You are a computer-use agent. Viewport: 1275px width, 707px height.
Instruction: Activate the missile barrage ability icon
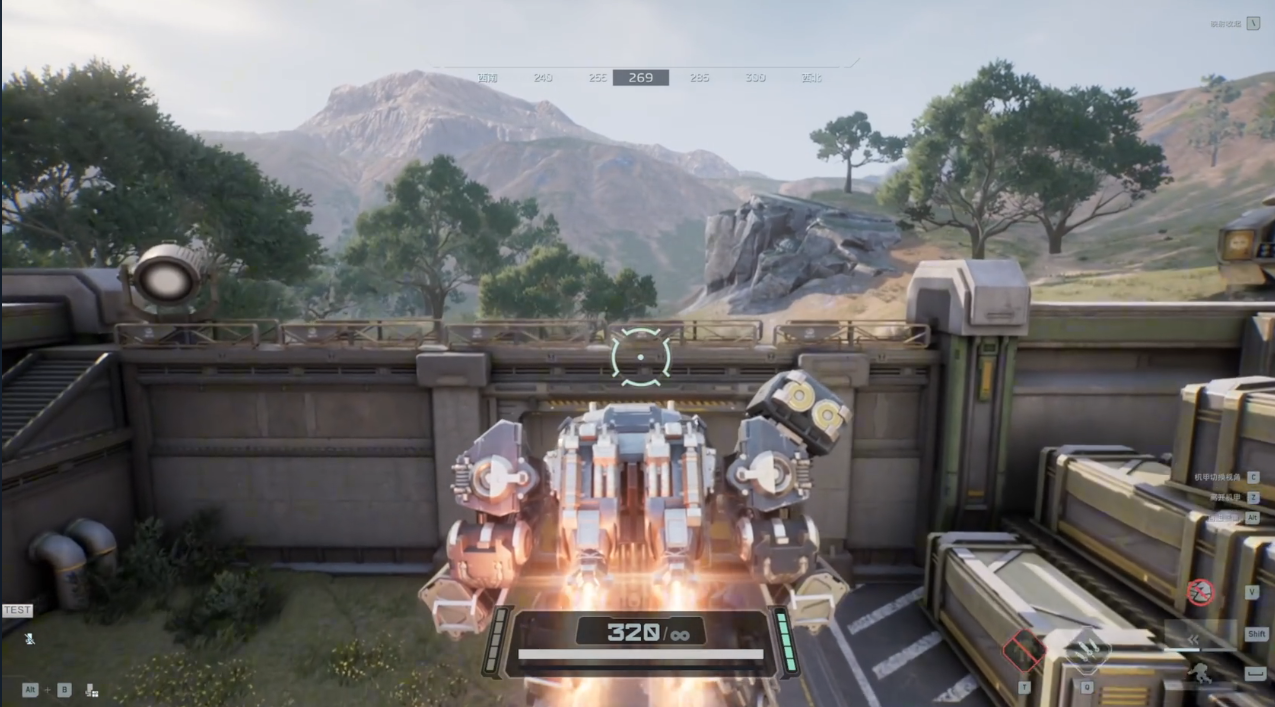1086,652
